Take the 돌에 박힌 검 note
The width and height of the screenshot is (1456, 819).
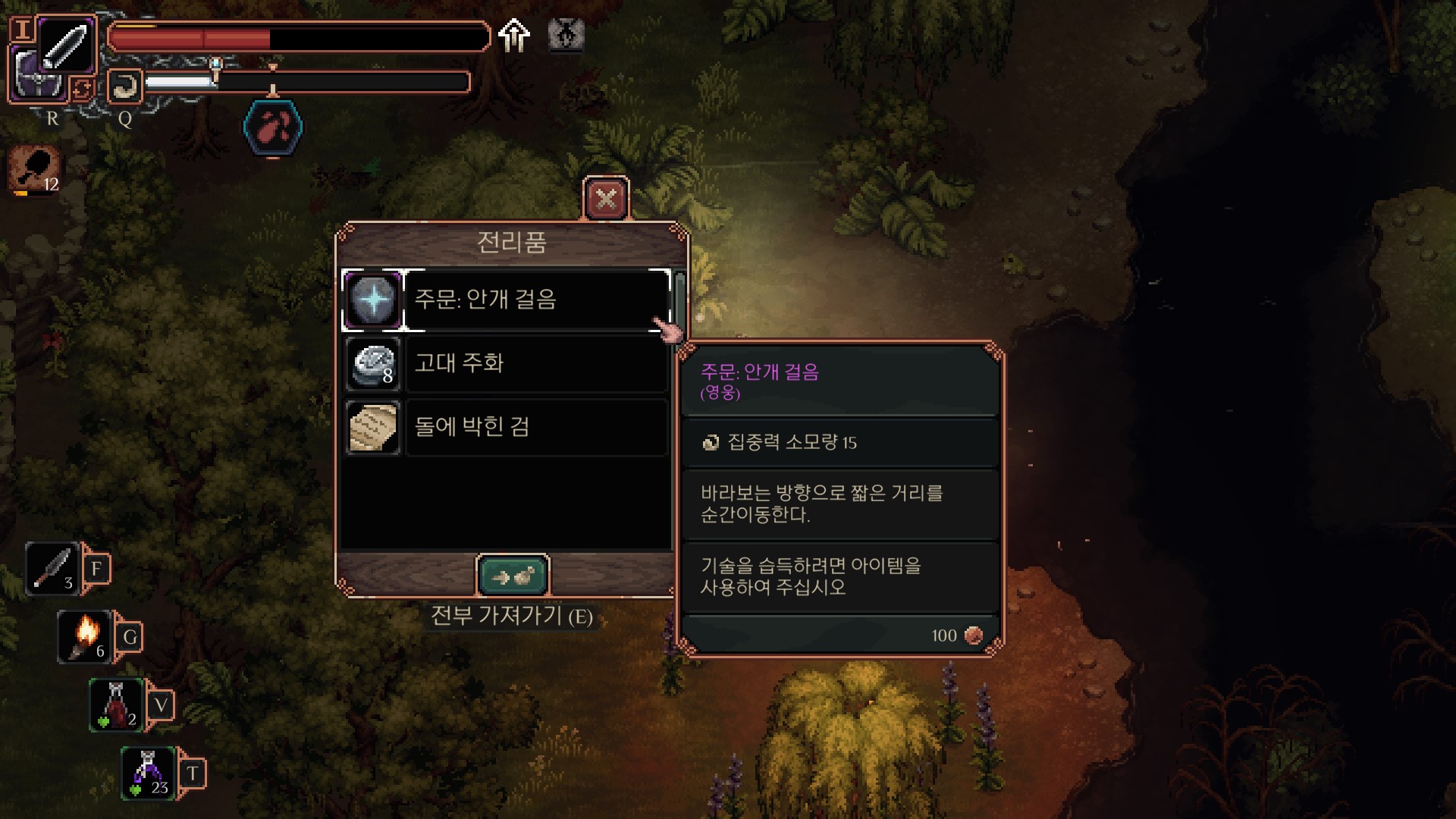505,428
